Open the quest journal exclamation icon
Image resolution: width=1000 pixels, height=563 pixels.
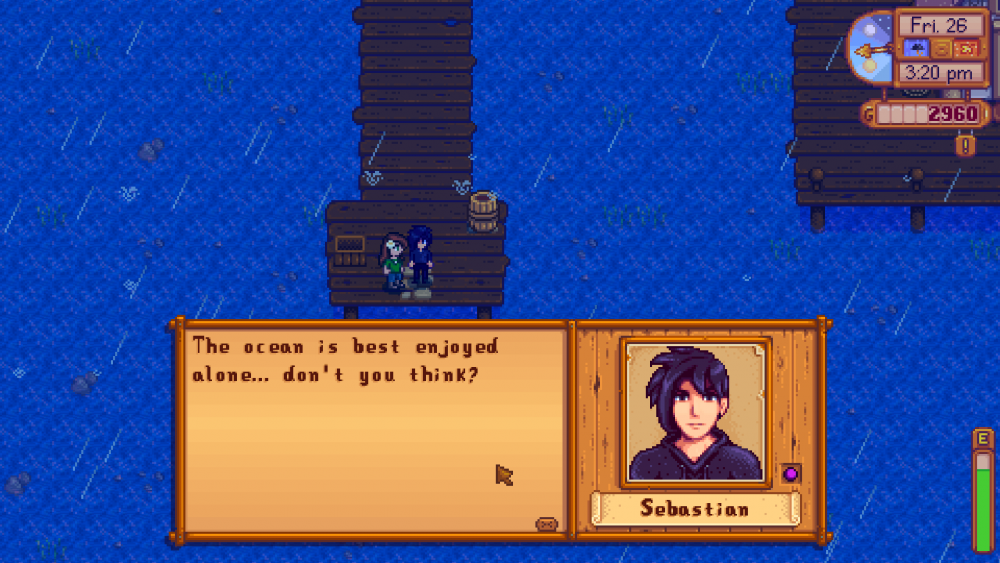click(966, 146)
